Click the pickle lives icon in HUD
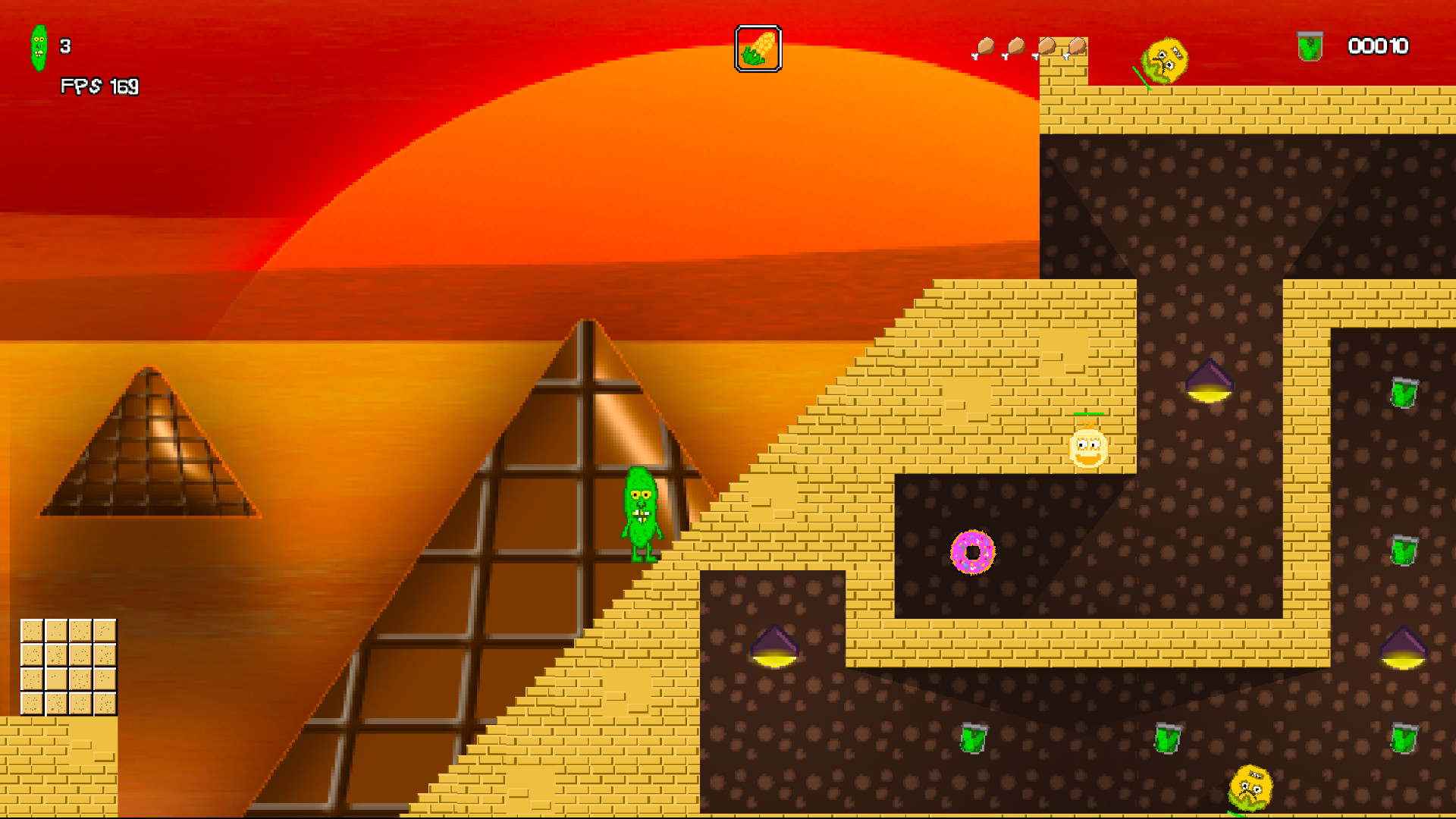 (39, 47)
